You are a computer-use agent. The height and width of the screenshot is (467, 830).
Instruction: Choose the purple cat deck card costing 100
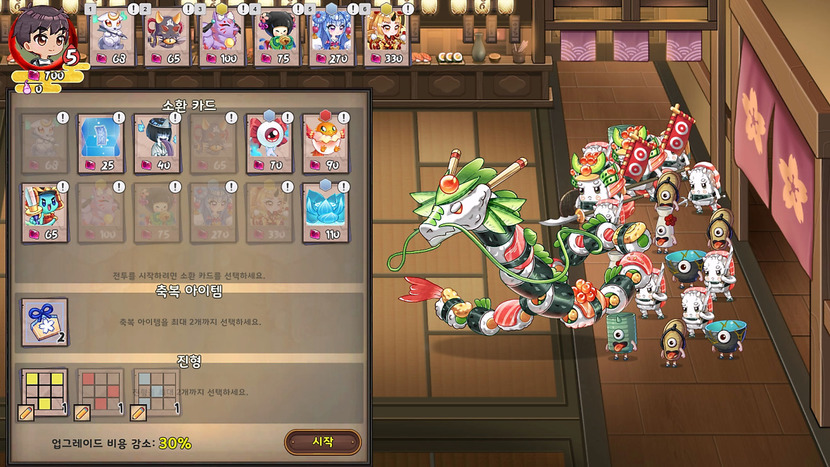pos(222,36)
